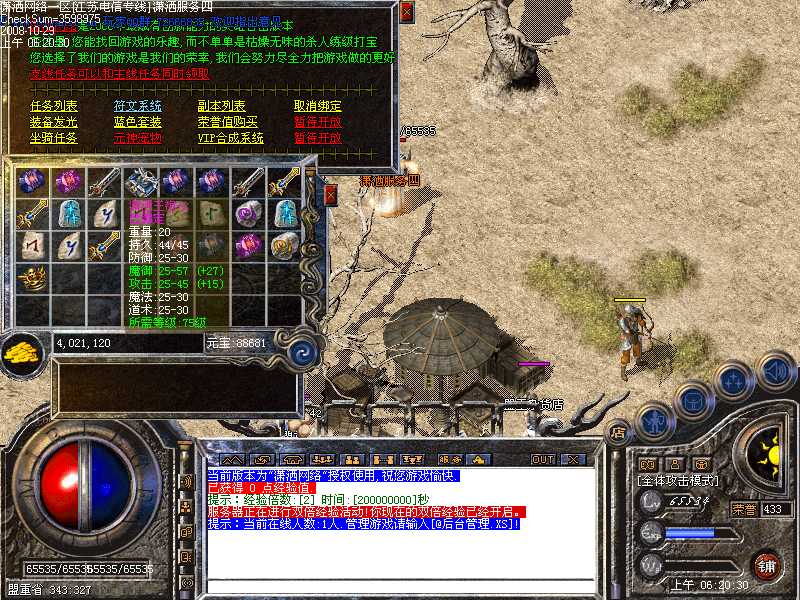Click the gold coins pile icon
The height and width of the screenshot is (600, 800).
pos(22,352)
